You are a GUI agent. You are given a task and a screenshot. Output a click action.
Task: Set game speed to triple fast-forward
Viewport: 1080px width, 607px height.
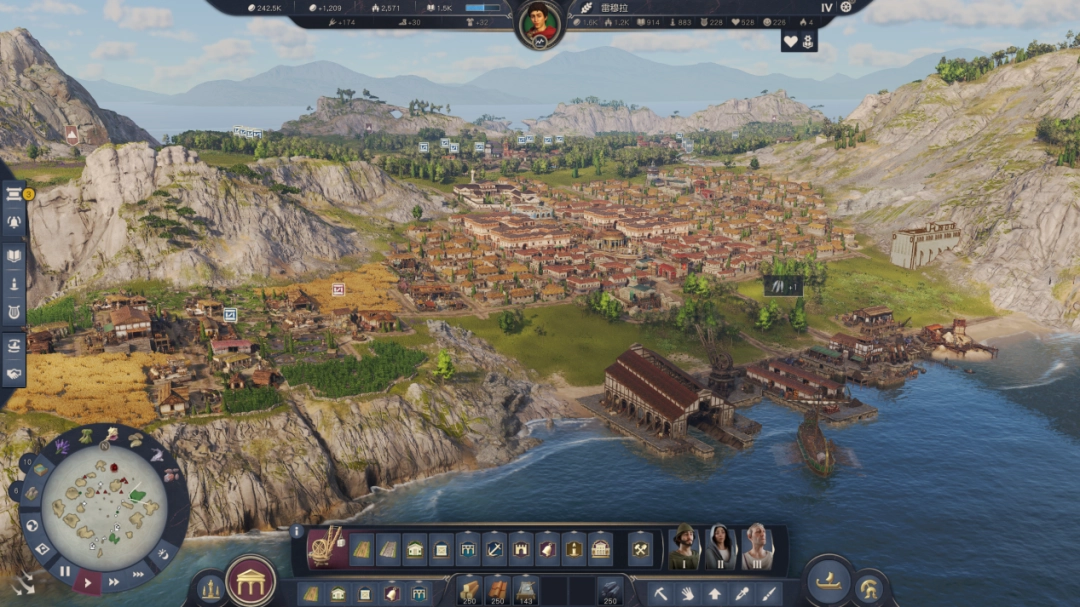click(136, 573)
